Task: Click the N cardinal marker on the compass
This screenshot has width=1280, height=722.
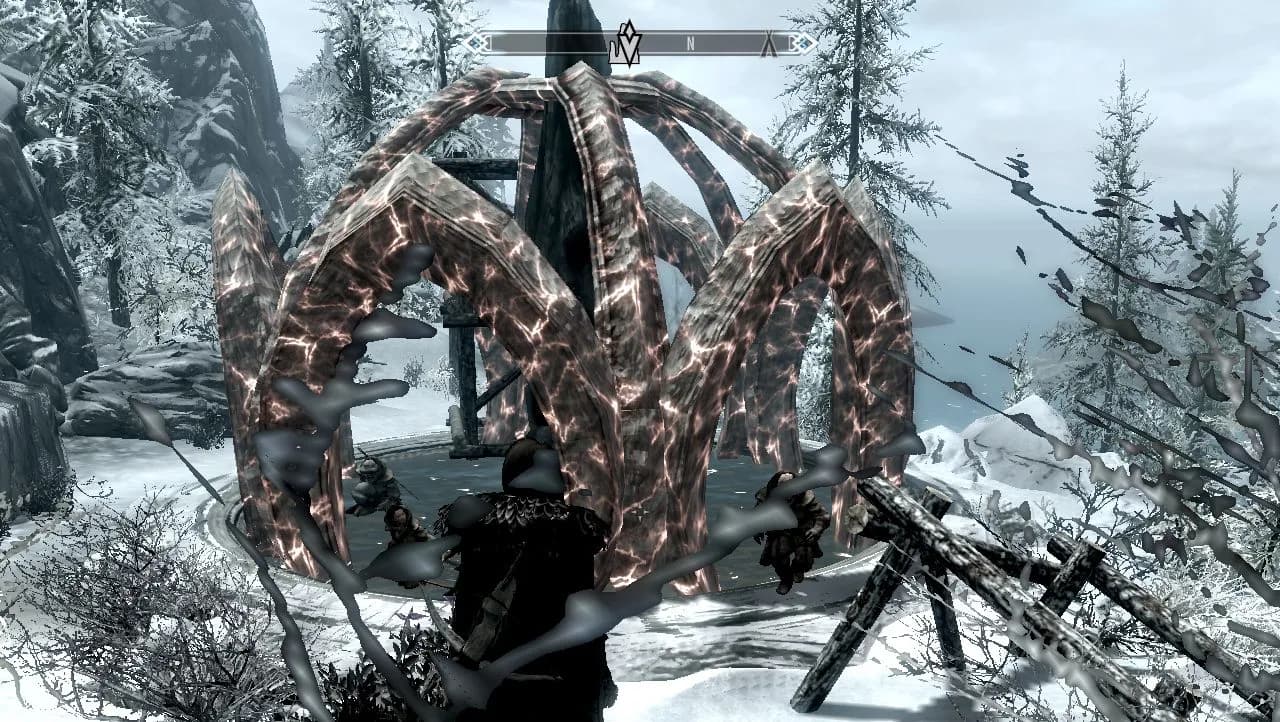Action: point(691,43)
